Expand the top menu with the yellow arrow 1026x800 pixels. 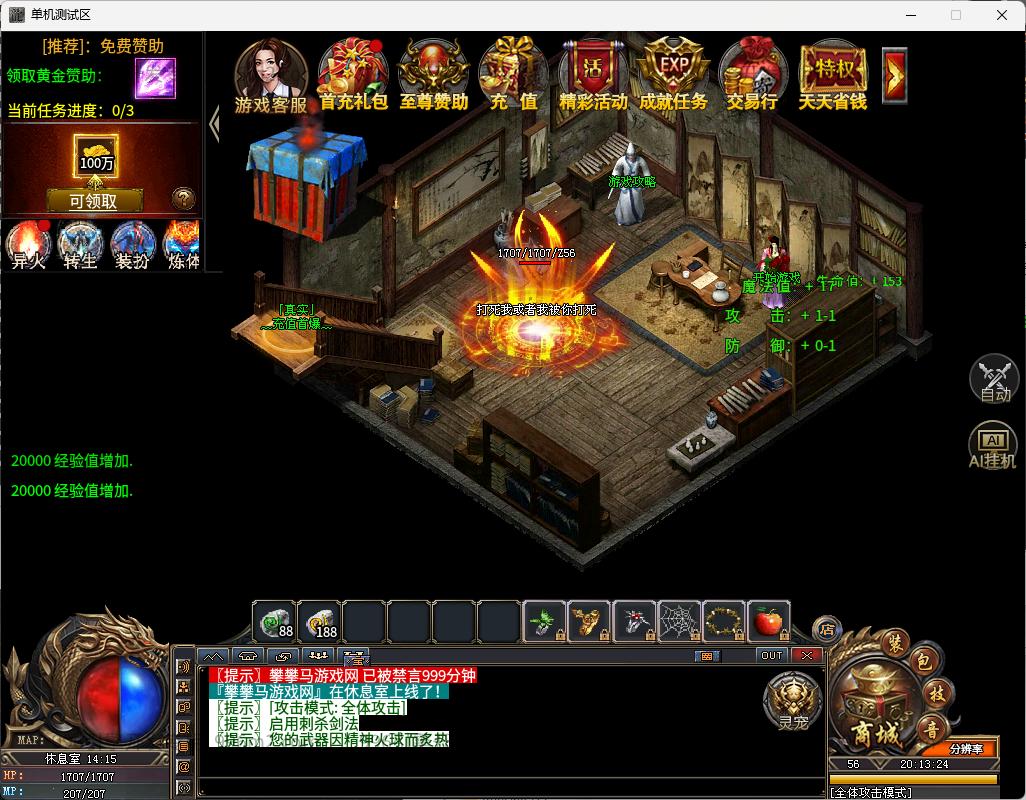pyautogui.click(x=895, y=74)
